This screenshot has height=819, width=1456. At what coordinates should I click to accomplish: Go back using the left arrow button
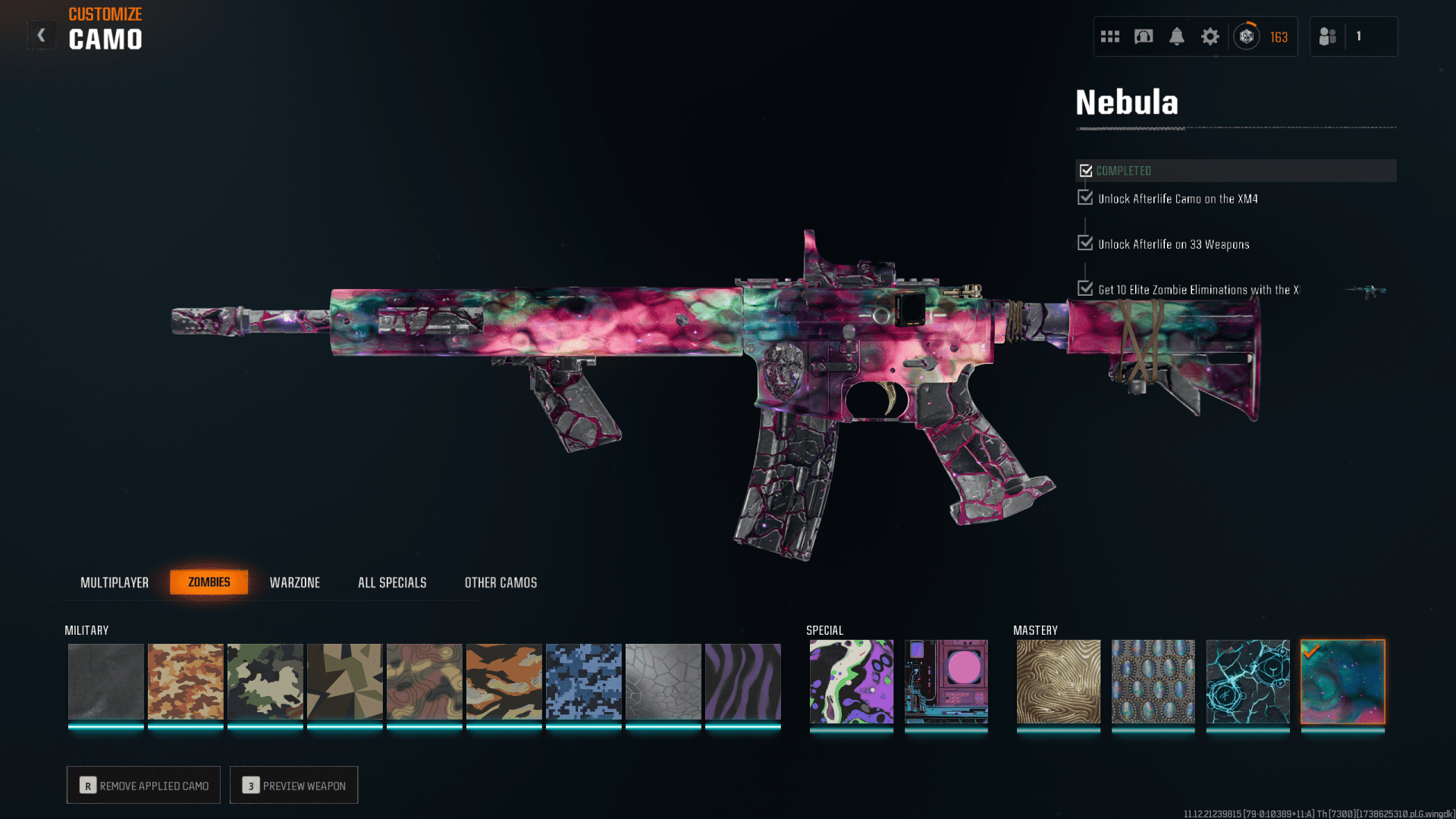coord(42,35)
